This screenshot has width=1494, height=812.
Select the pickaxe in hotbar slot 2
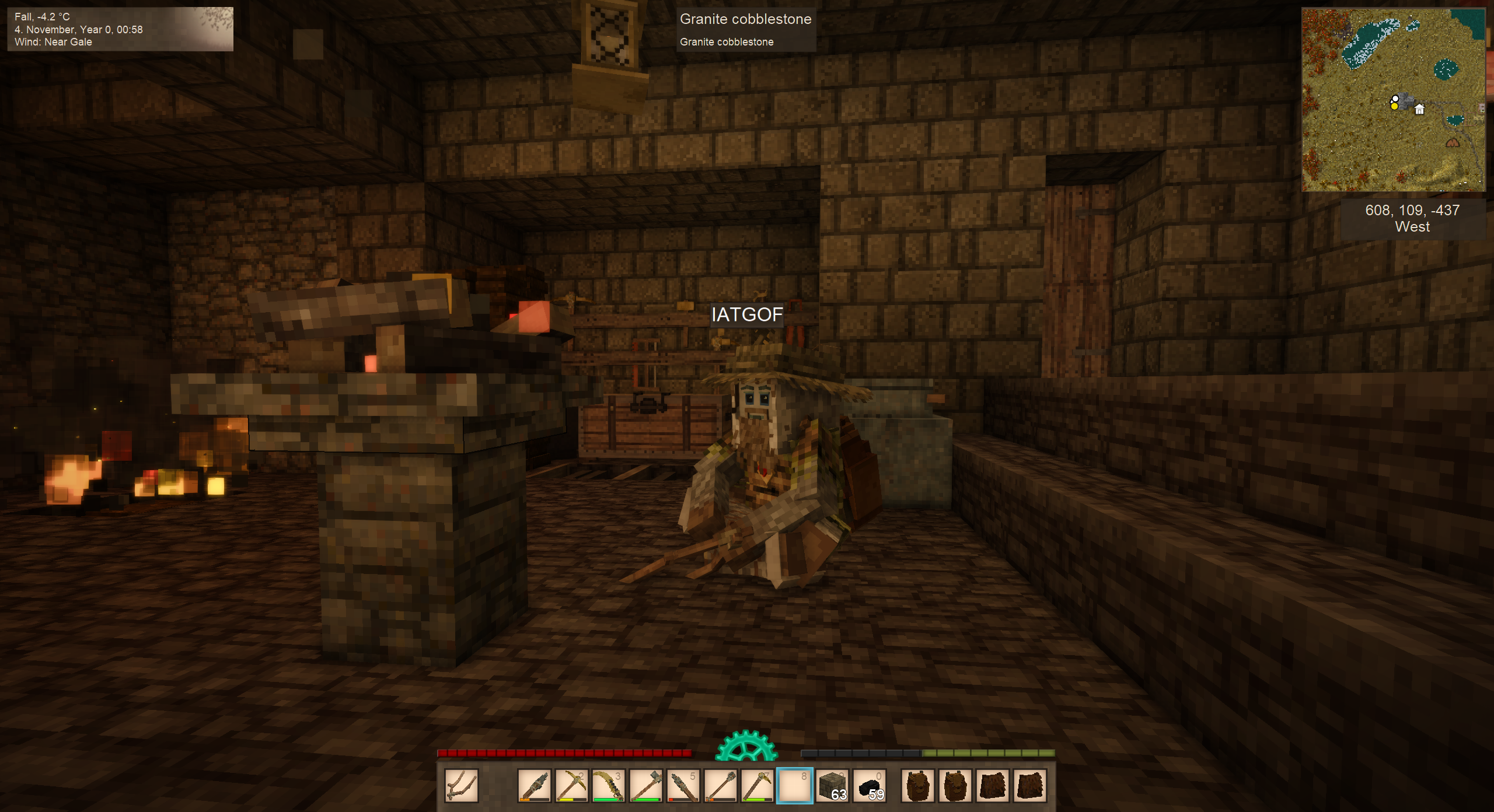click(x=571, y=786)
